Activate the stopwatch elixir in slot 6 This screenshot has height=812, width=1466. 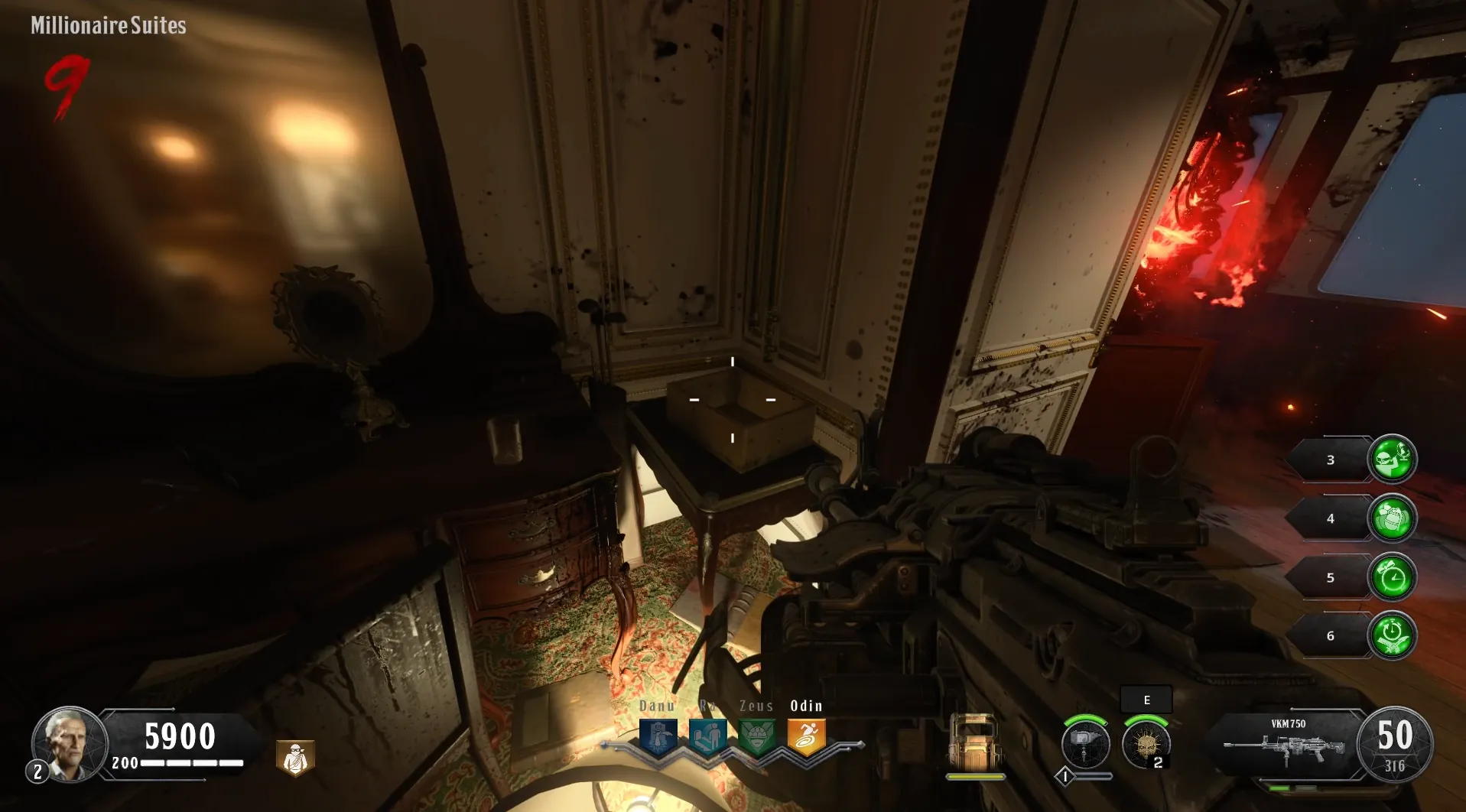tap(1392, 635)
